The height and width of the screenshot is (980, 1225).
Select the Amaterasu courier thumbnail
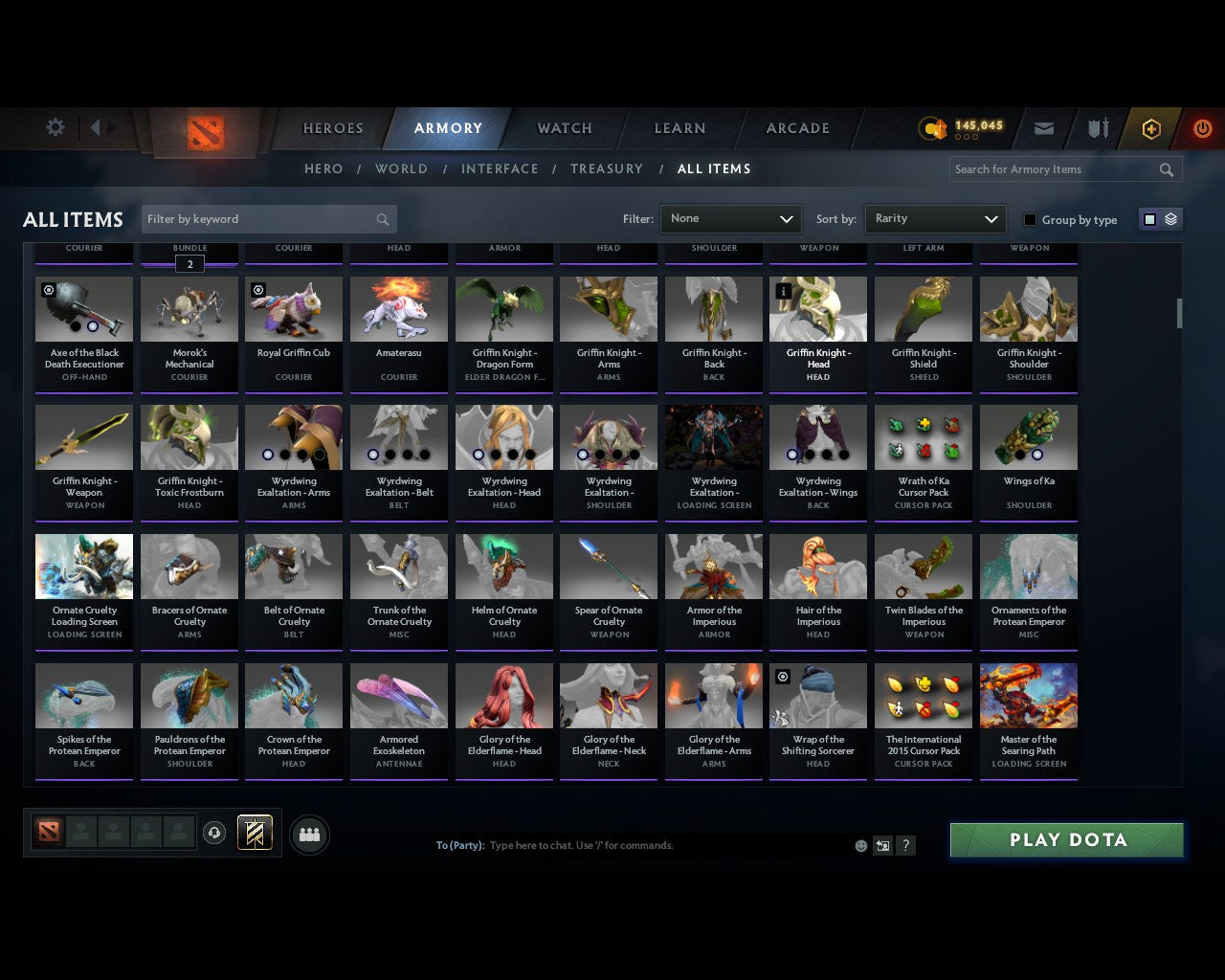[x=399, y=308]
